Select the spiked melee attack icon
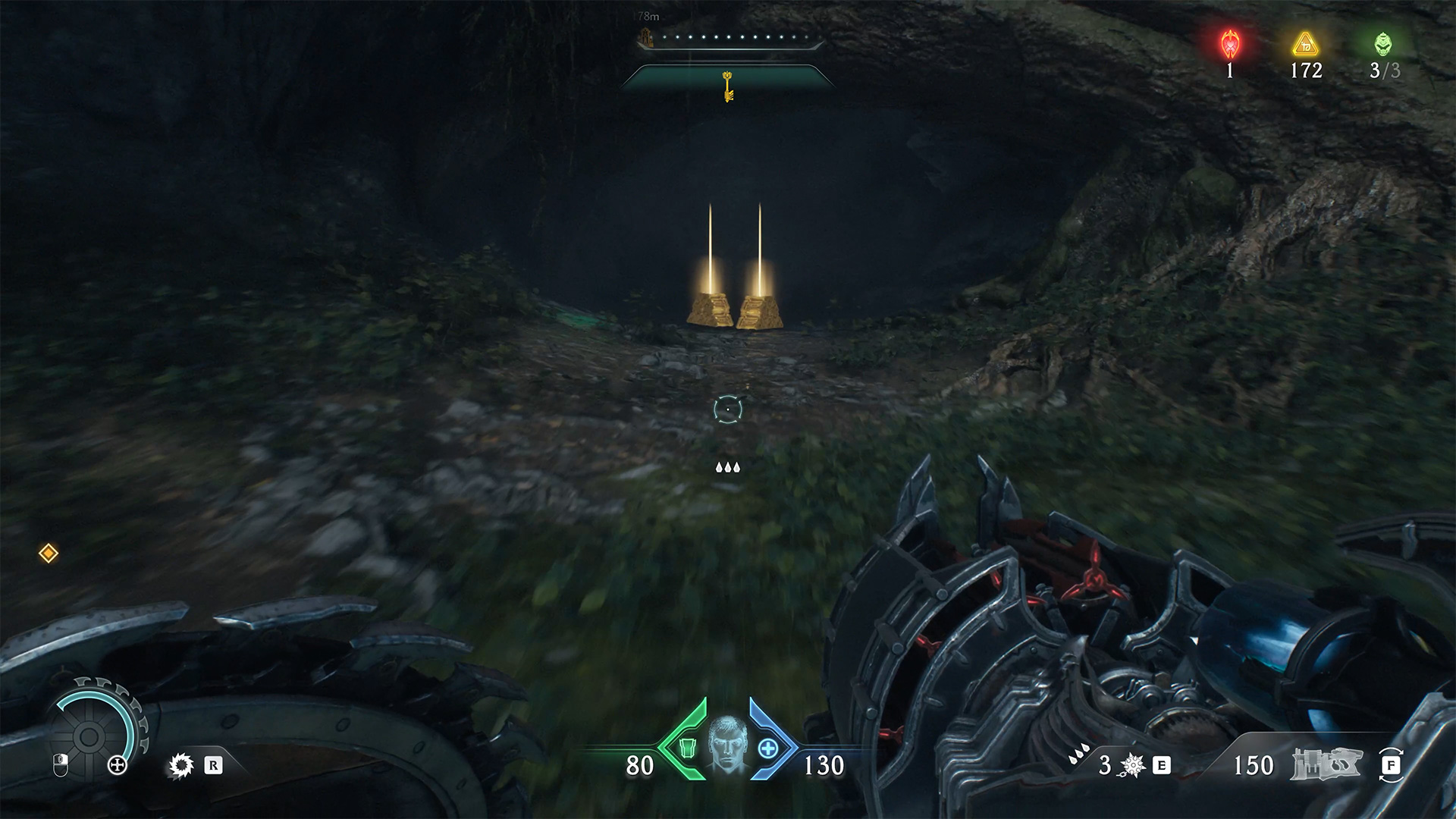Screen dimensions: 1456x819 (x=181, y=766)
